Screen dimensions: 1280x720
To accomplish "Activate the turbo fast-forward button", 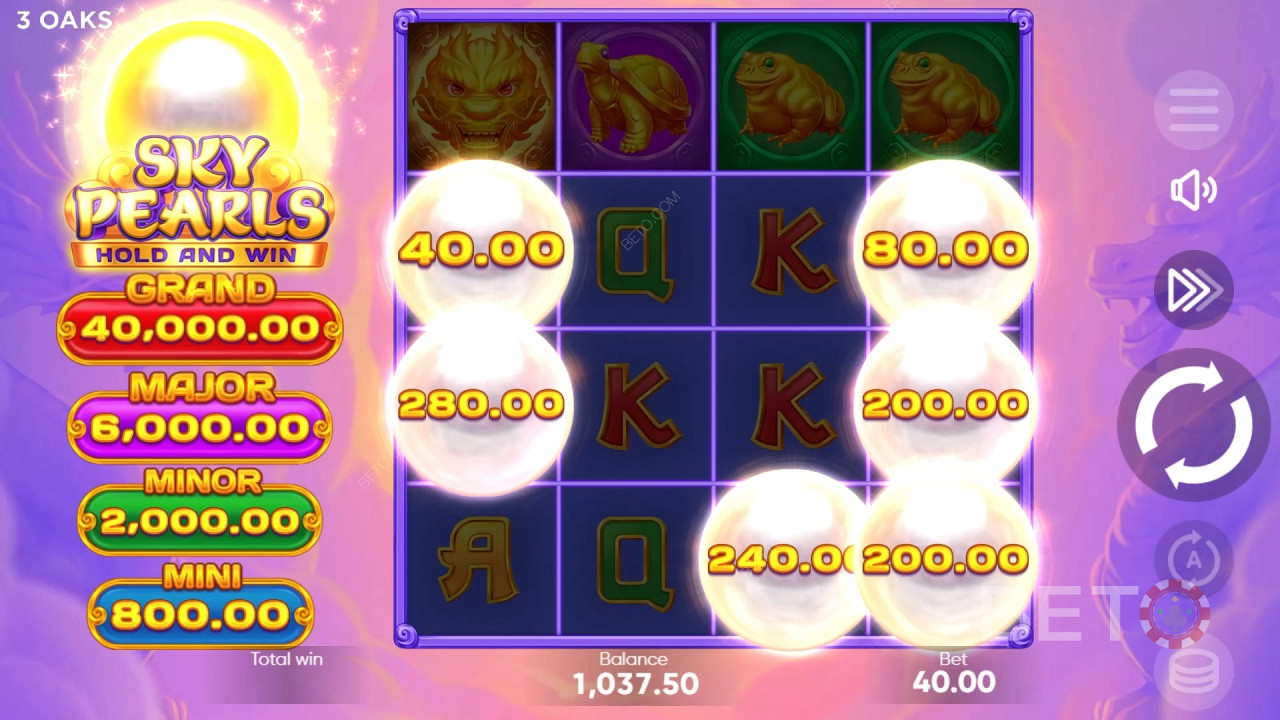I will coord(1193,290).
